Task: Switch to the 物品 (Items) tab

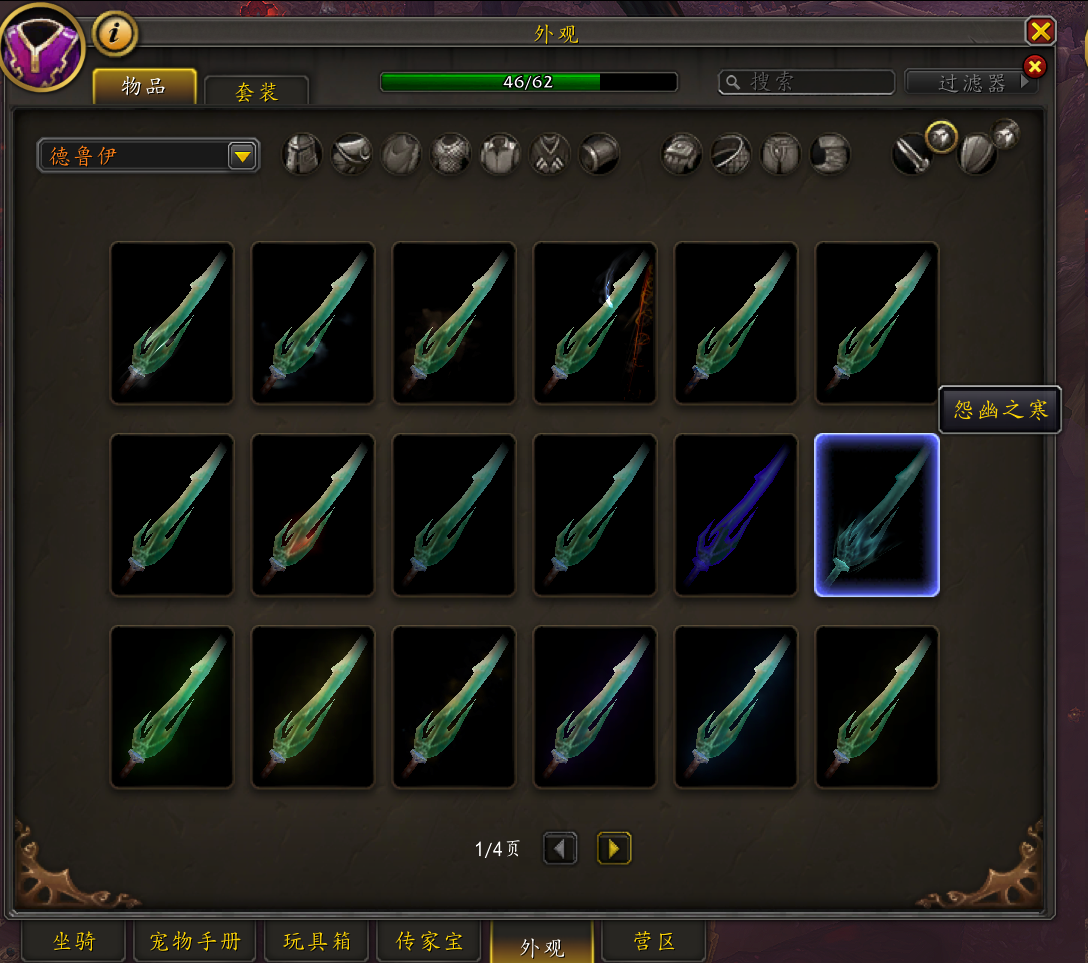Action: tap(144, 86)
